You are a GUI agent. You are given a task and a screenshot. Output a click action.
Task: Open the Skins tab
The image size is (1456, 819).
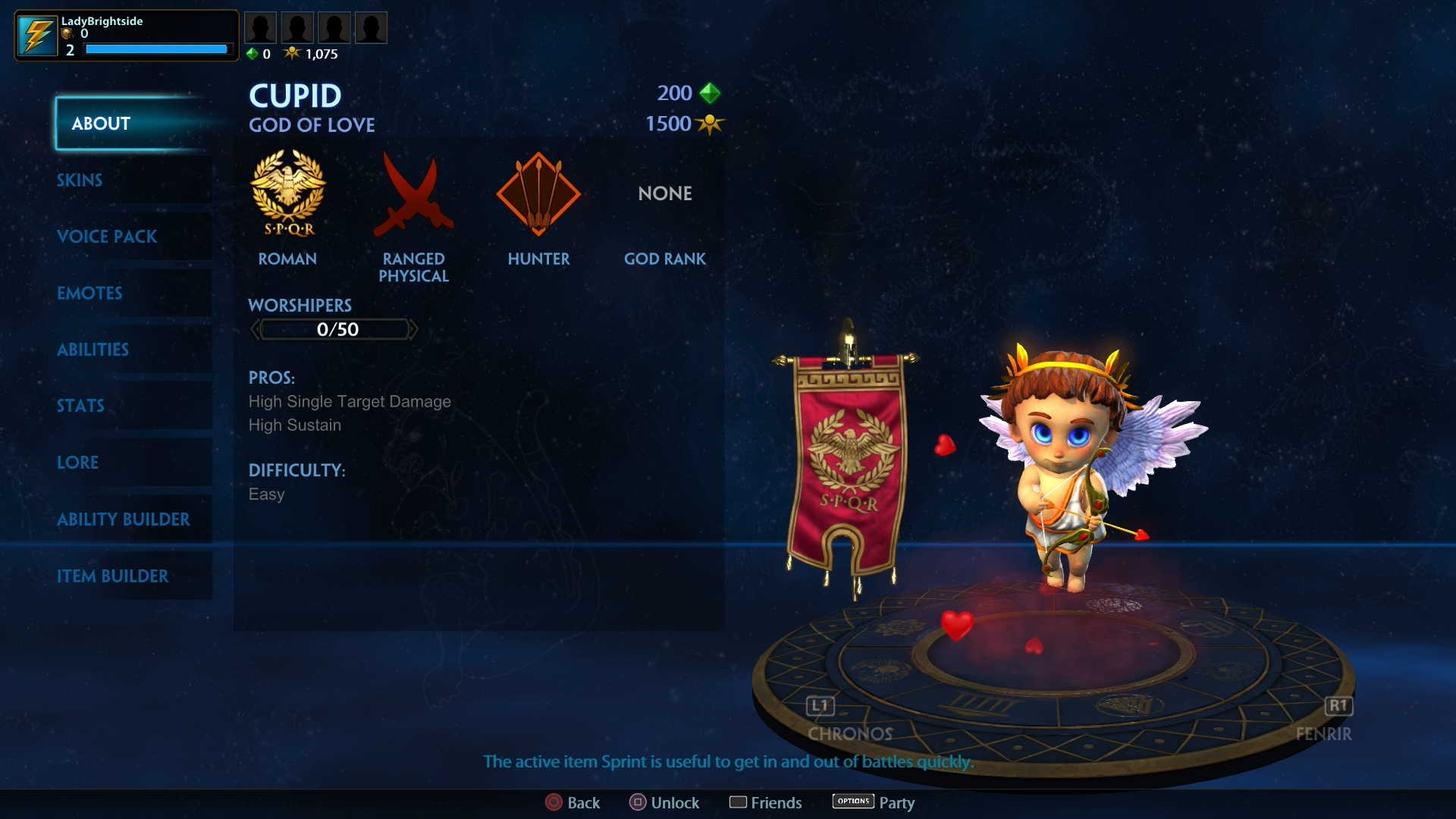80,180
